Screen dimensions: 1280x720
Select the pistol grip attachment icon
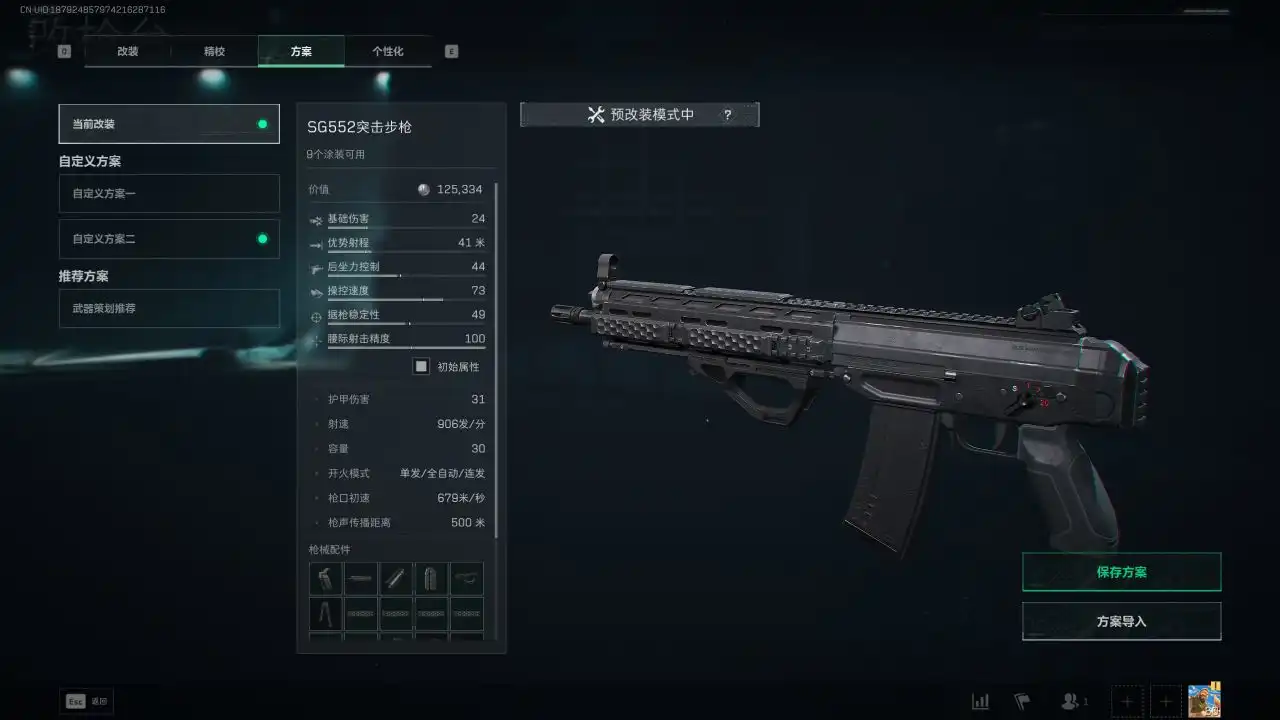pos(325,577)
